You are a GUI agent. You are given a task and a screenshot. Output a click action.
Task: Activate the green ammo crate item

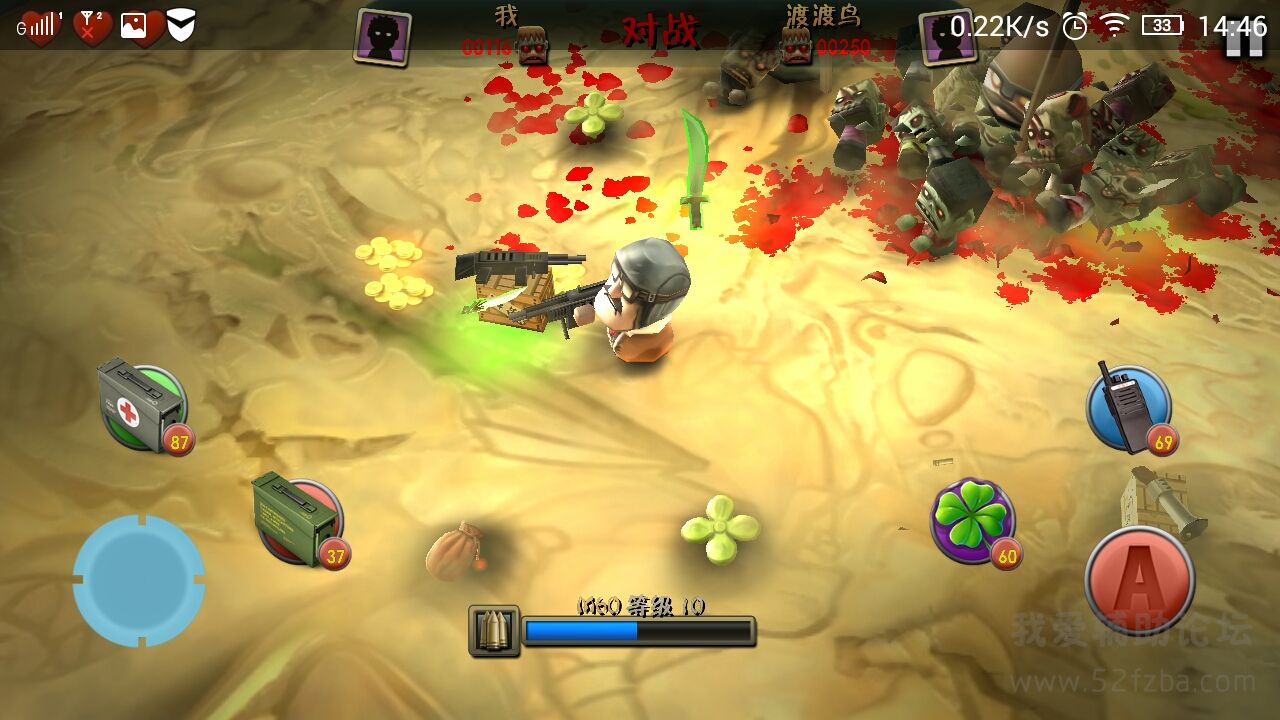(x=298, y=520)
